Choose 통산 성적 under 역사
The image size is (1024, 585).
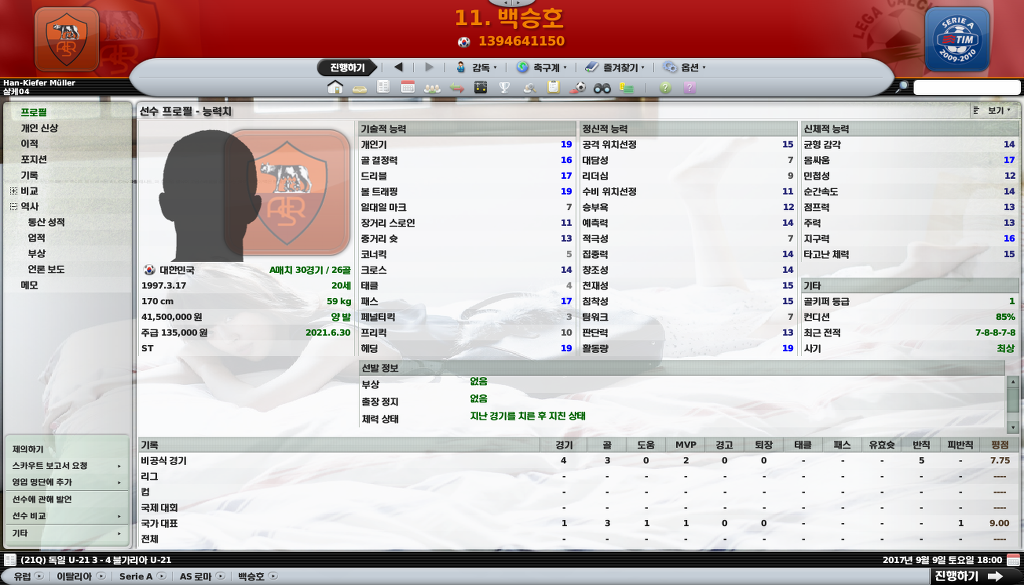46,222
